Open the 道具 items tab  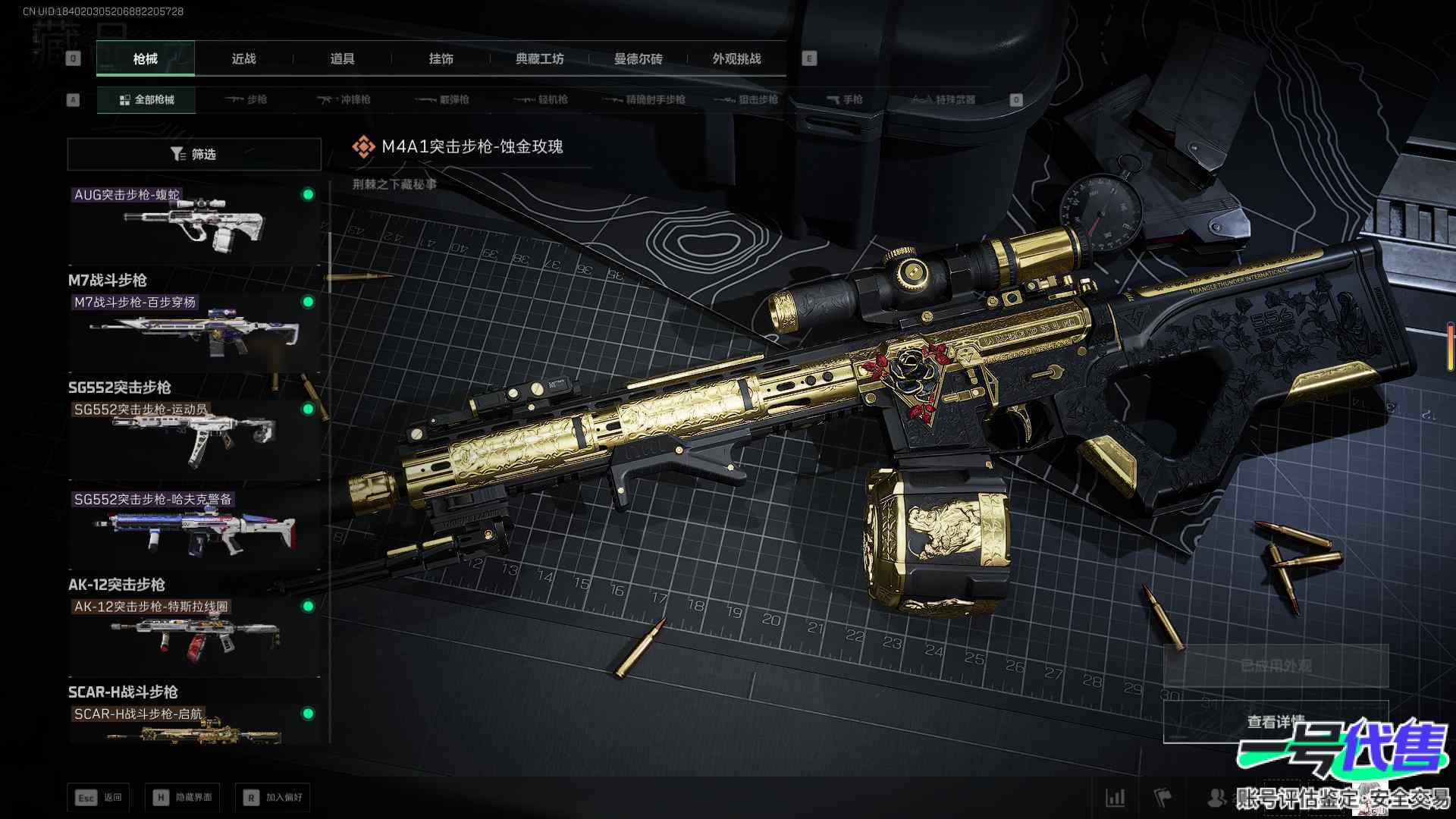[x=342, y=58]
